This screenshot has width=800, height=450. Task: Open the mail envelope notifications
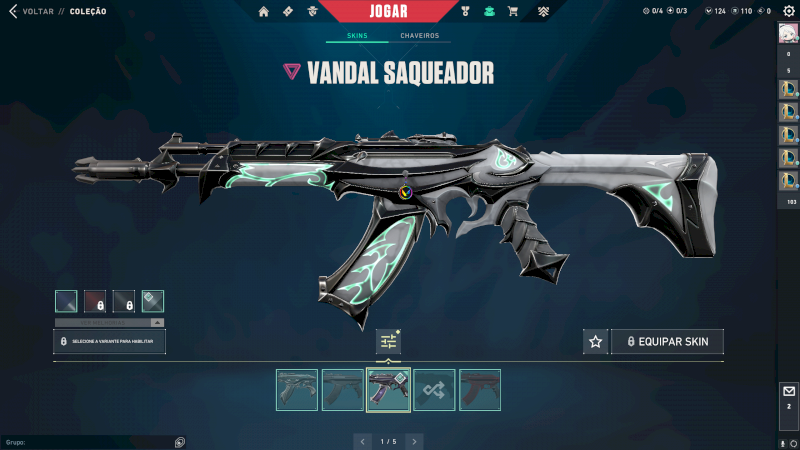point(788,391)
